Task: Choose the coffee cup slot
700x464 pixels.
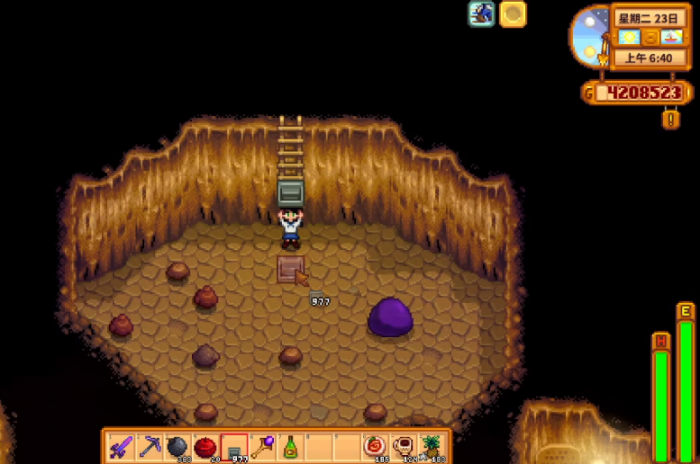Action: click(x=403, y=446)
